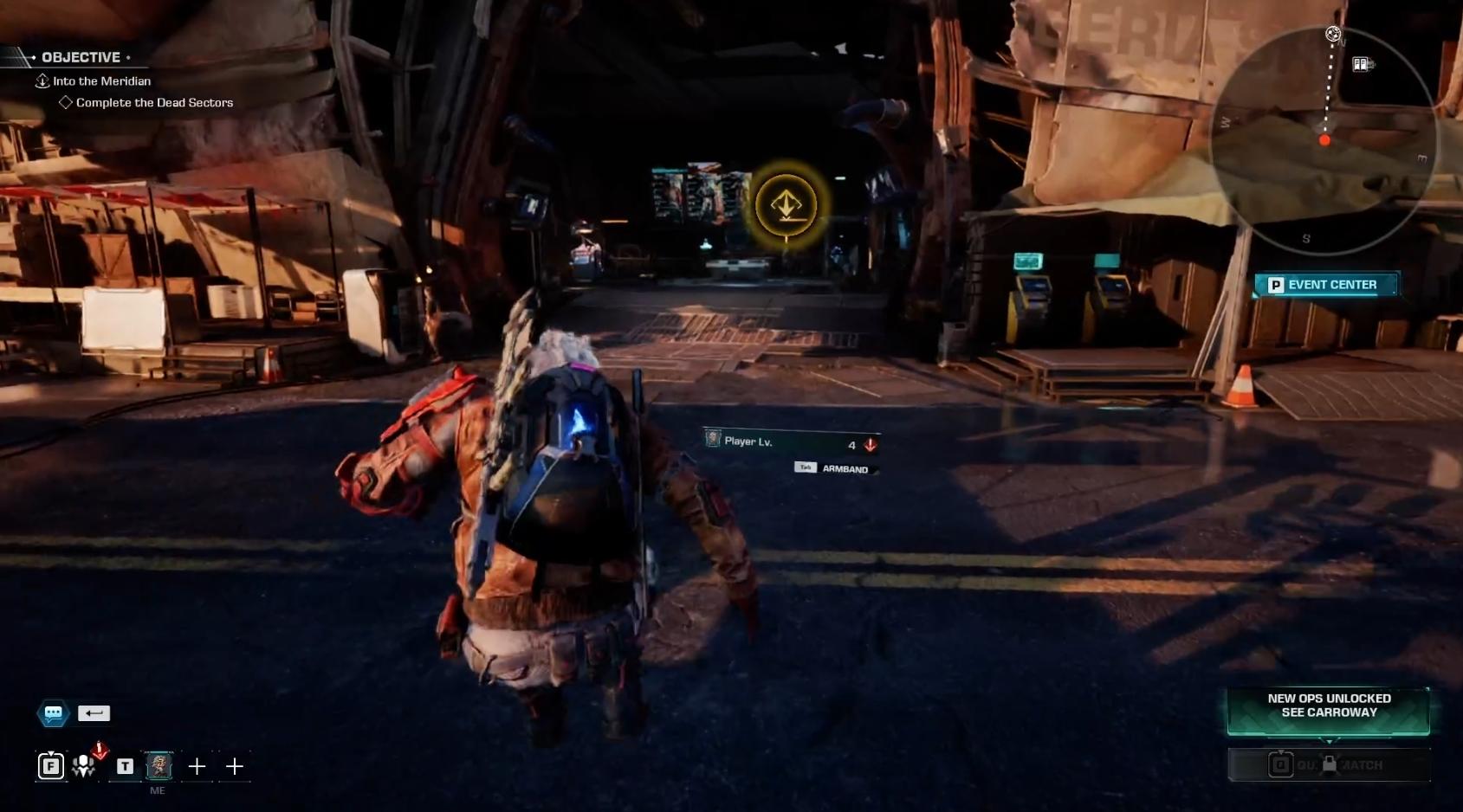The width and height of the screenshot is (1463, 812).
Task: Click the locked Quick Match button
Action: pyautogui.click(x=1329, y=765)
